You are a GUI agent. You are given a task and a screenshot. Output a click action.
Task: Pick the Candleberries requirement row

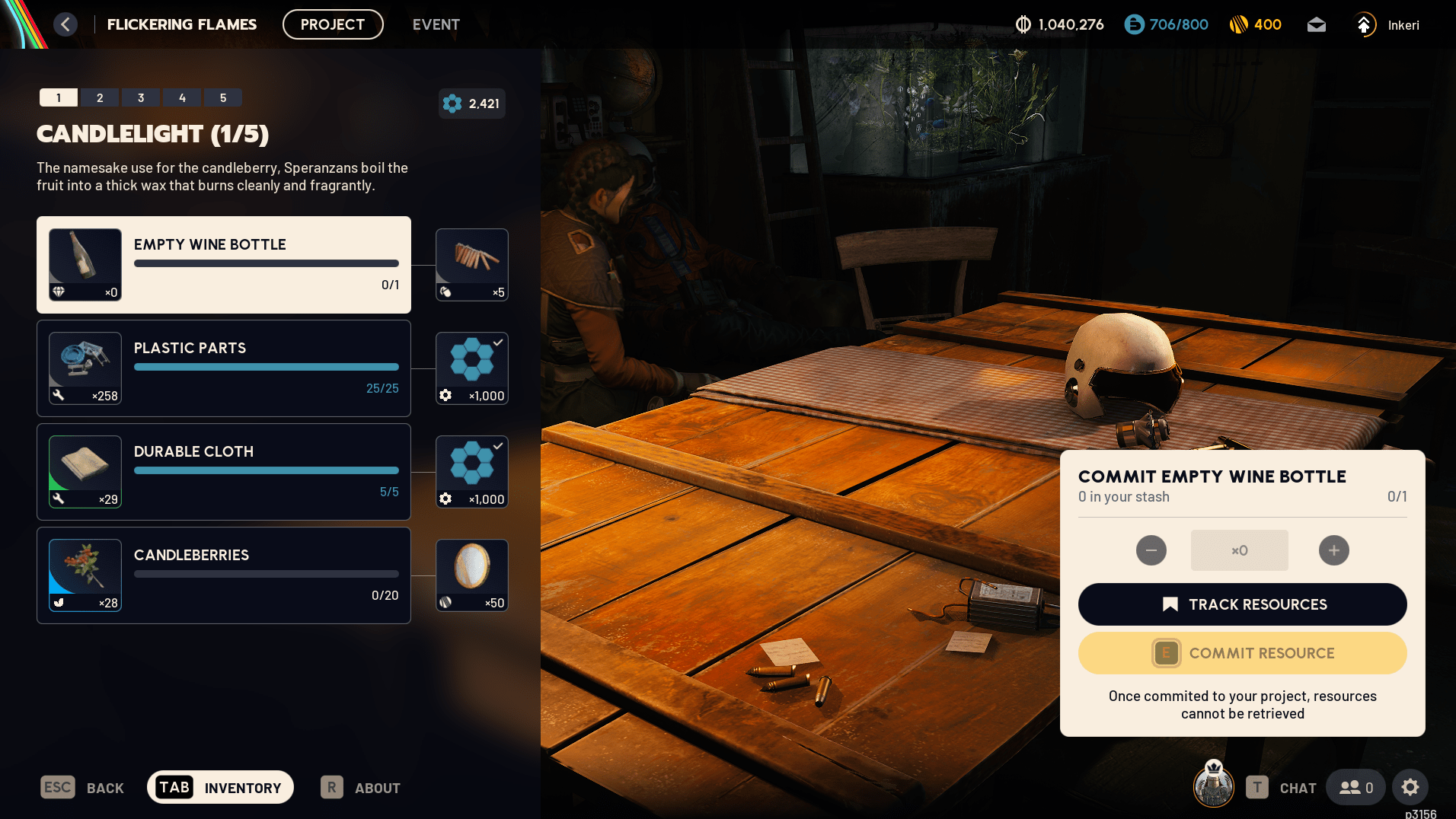(x=224, y=575)
